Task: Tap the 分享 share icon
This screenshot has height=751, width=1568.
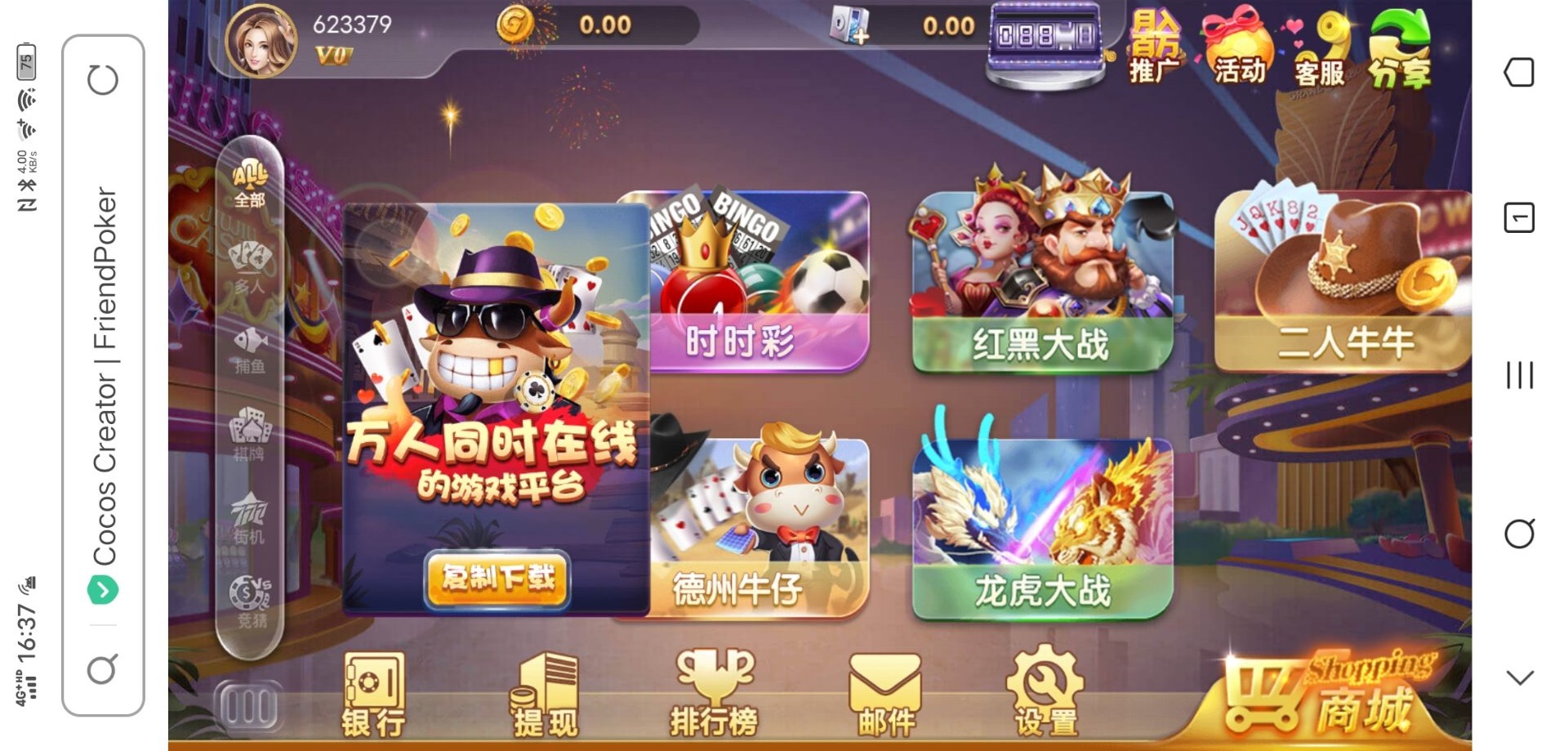Action: (1400, 49)
